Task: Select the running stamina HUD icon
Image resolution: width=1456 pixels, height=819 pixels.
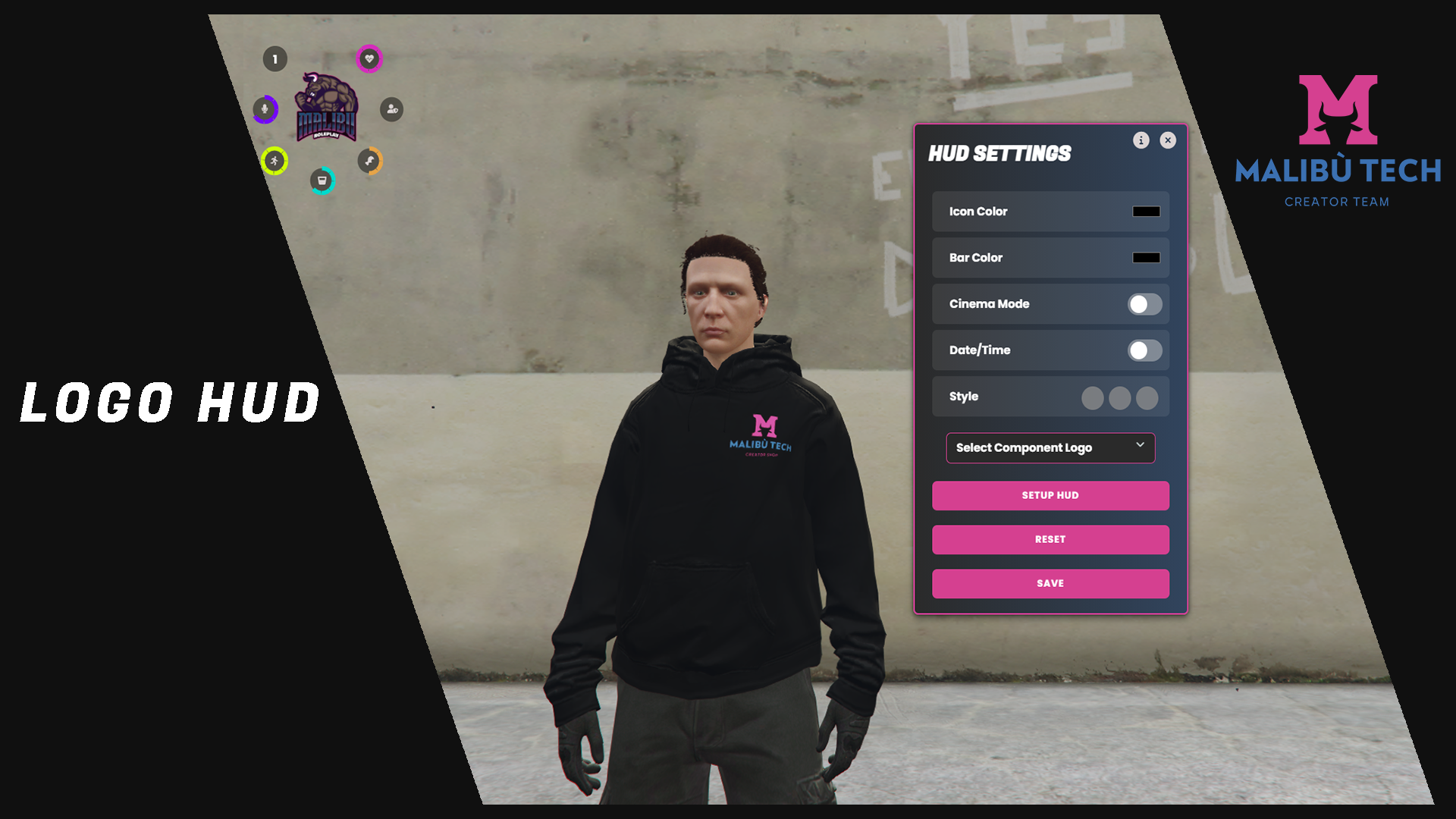Action: pyautogui.click(x=275, y=161)
